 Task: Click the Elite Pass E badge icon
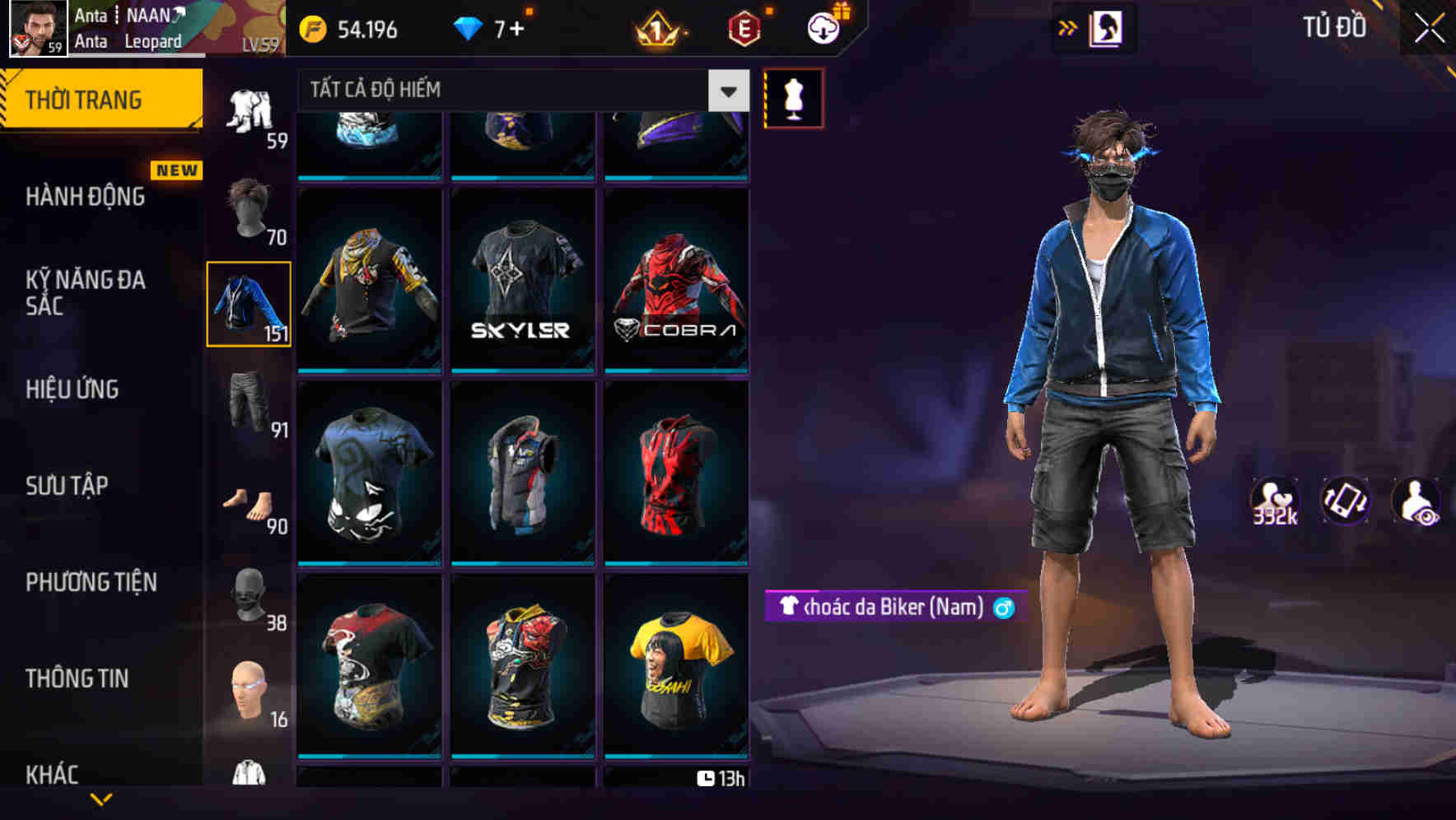744,28
